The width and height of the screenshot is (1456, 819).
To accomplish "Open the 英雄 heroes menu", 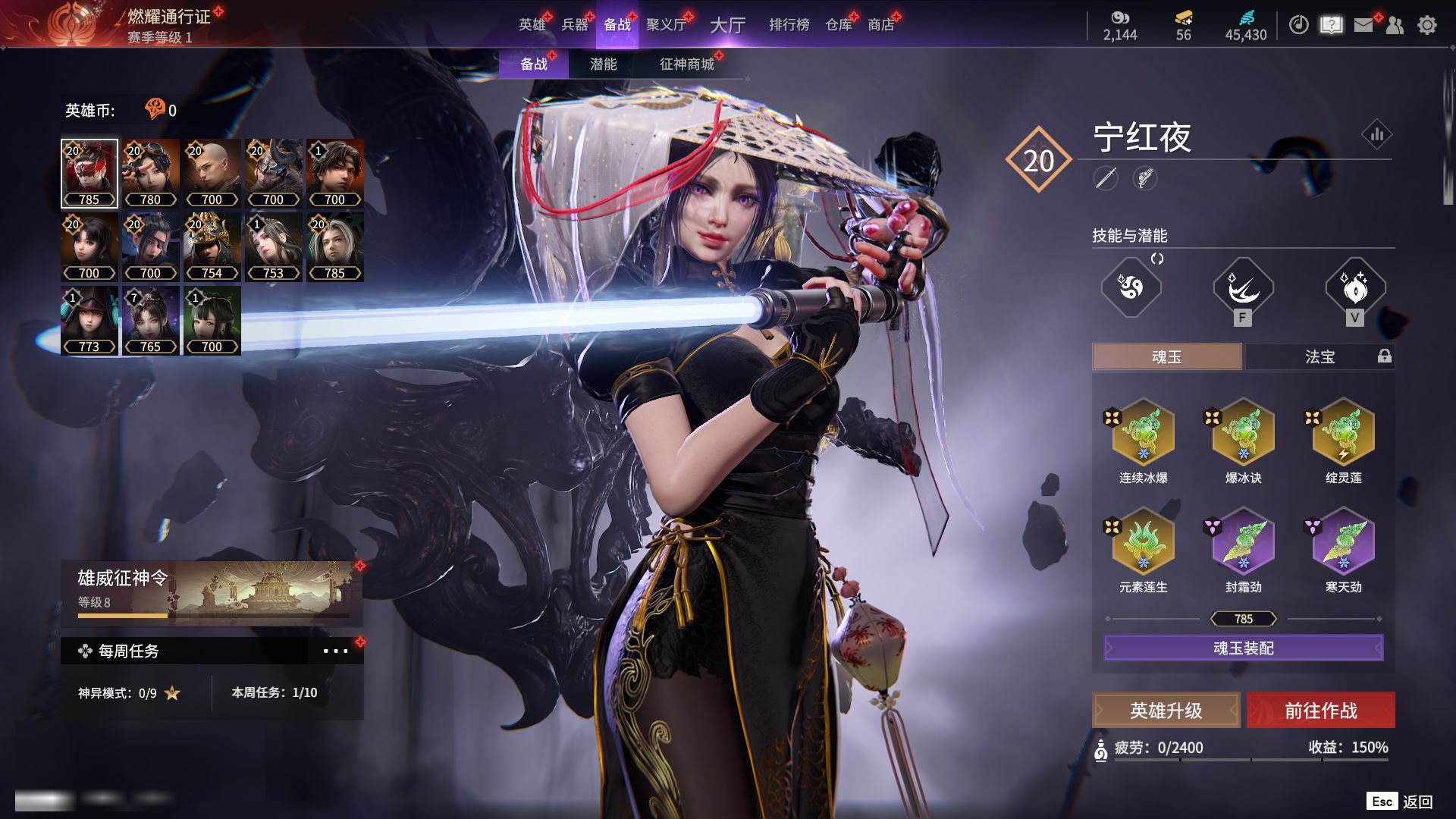I will 532,25.
